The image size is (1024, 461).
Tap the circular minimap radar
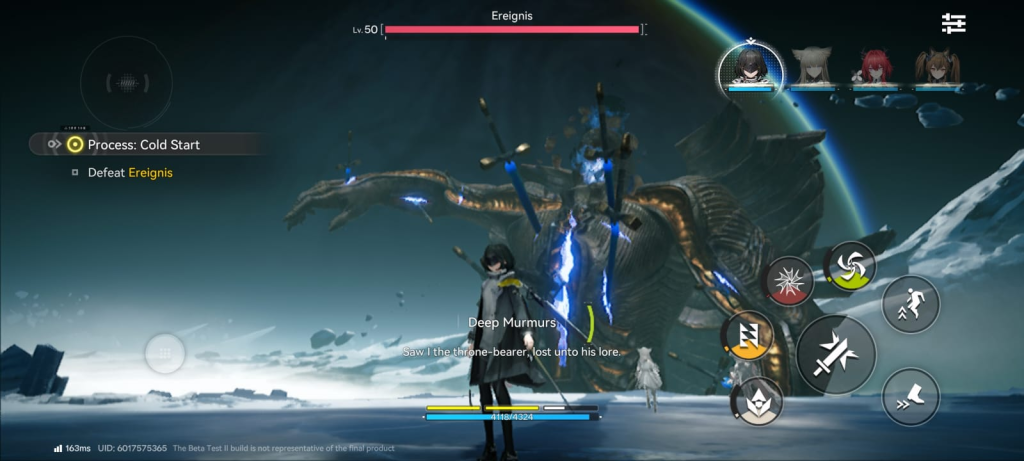coord(126,84)
